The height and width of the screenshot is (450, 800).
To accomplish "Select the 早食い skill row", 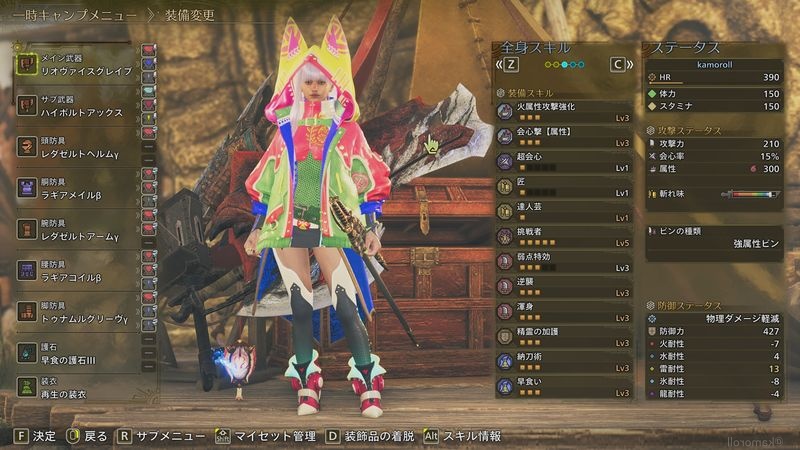I will point(565,386).
